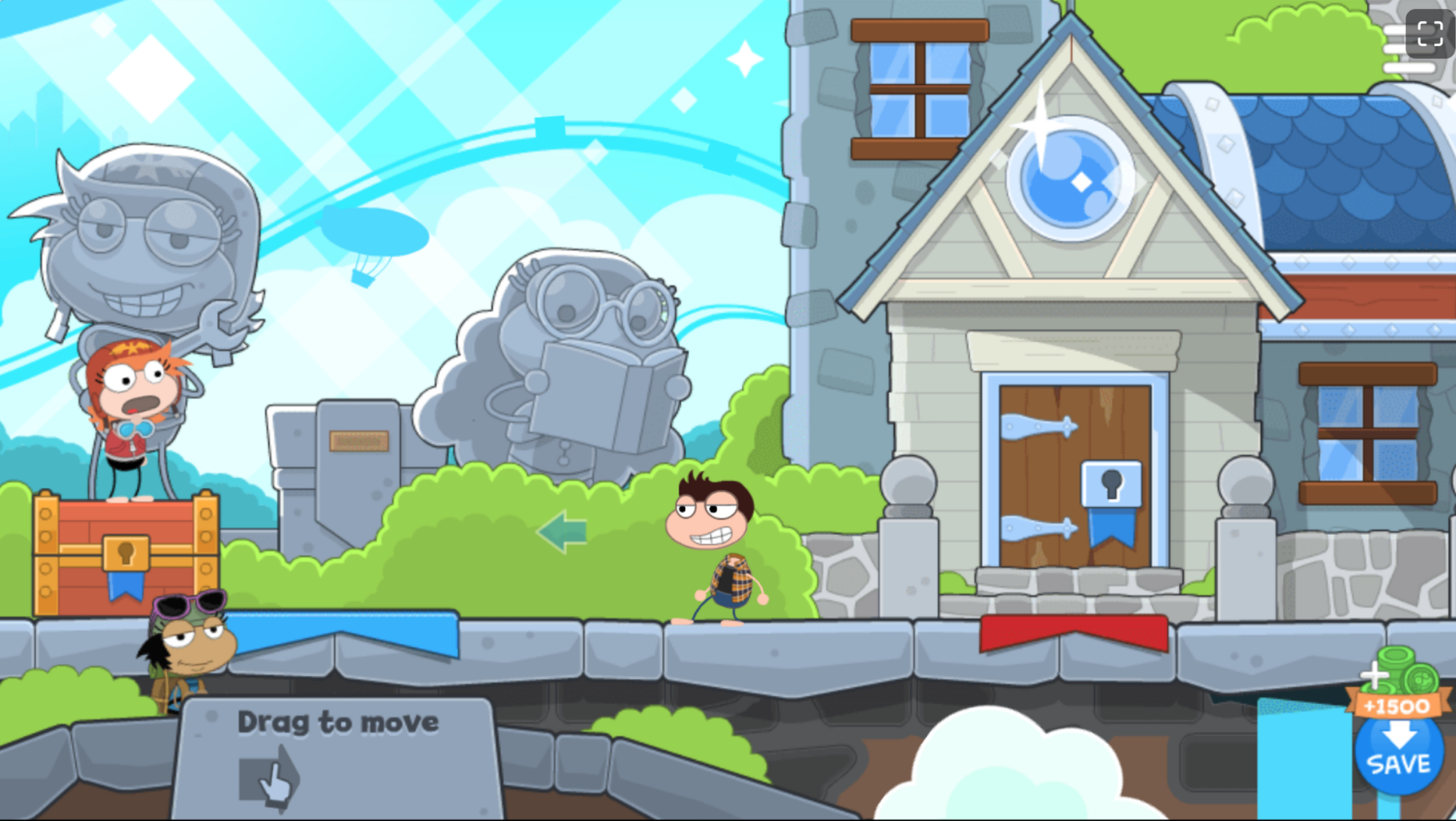
Task: Click the gold padlock on the treasure chest
Action: point(128,553)
